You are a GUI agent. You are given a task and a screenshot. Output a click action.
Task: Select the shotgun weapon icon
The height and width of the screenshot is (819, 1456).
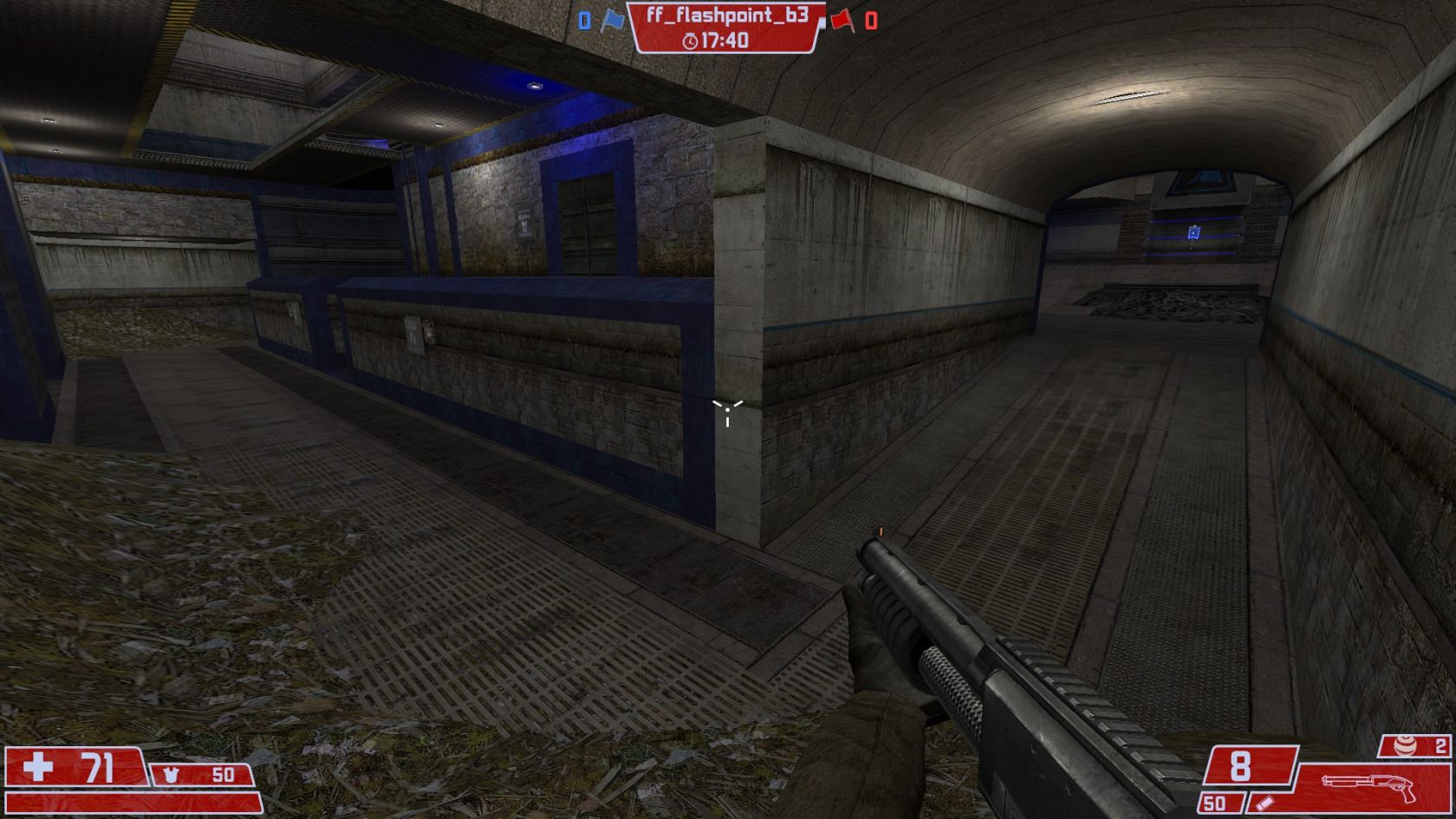pos(1368,785)
